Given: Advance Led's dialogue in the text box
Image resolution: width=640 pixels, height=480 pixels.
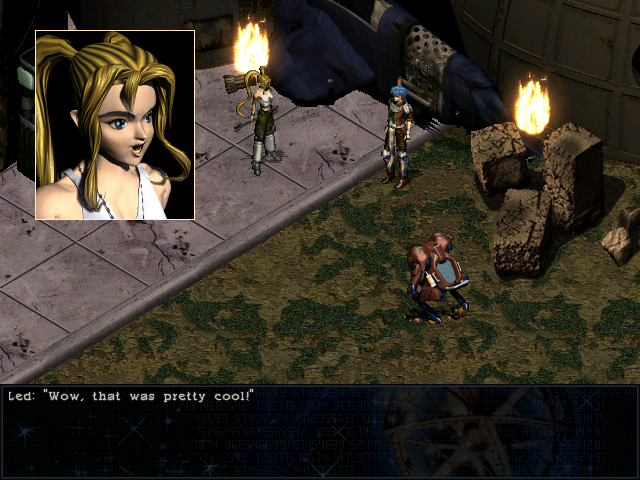Looking at the screenshot, I should point(320,432).
